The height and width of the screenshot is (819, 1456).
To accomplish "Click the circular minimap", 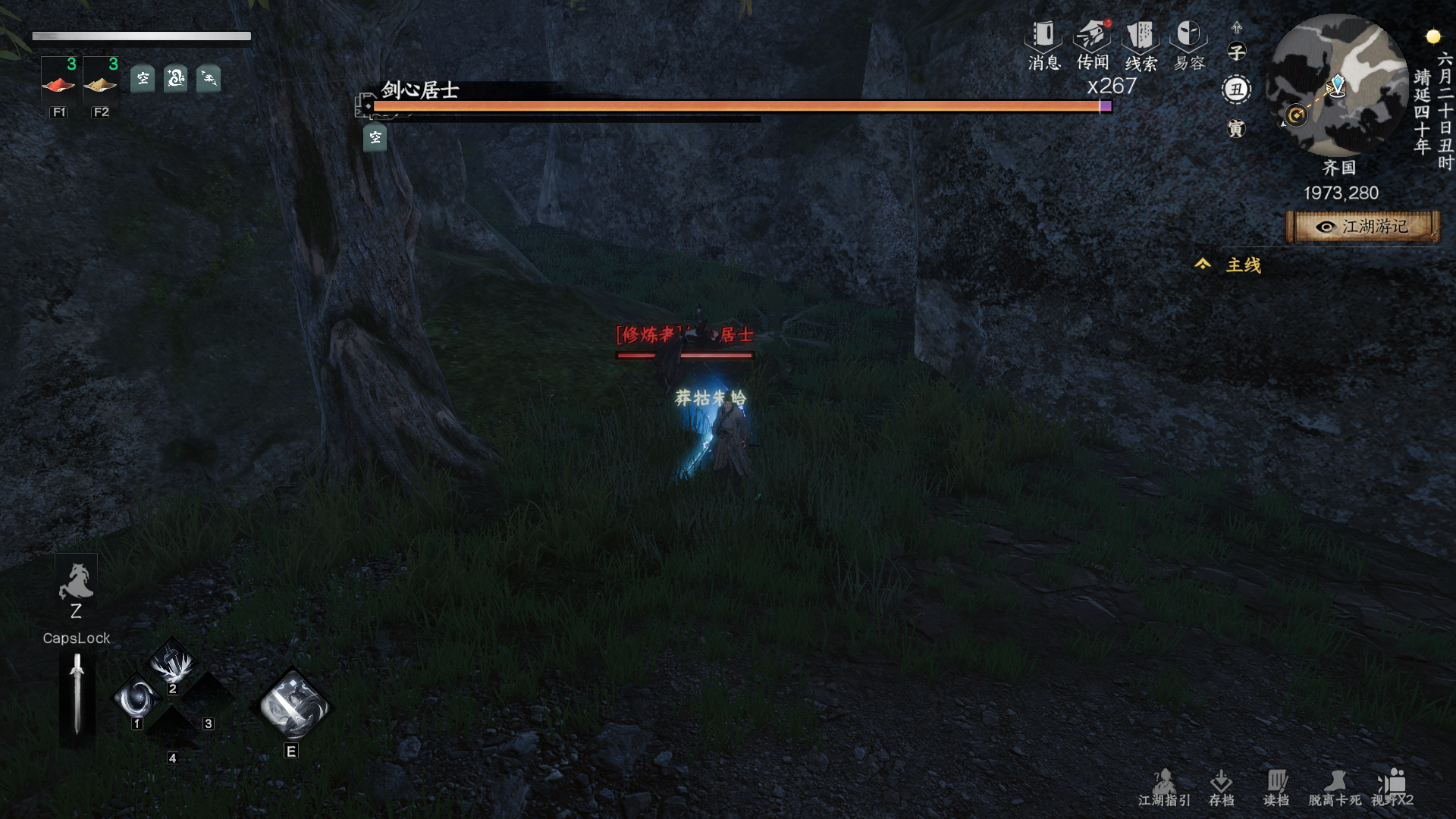I will click(x=1338, y=85).
